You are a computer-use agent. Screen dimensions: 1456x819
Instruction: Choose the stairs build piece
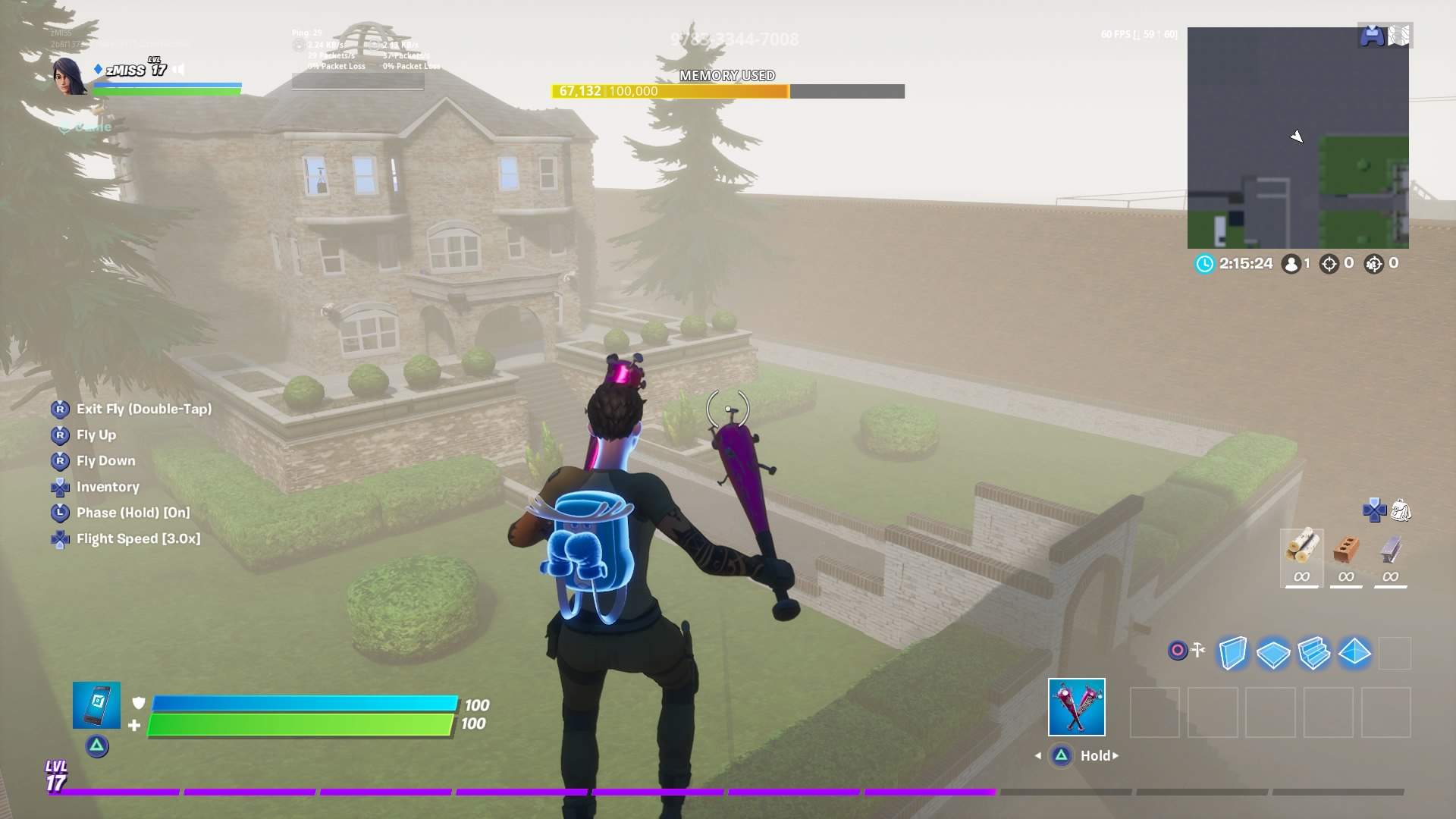click(x=1316, y=652)
